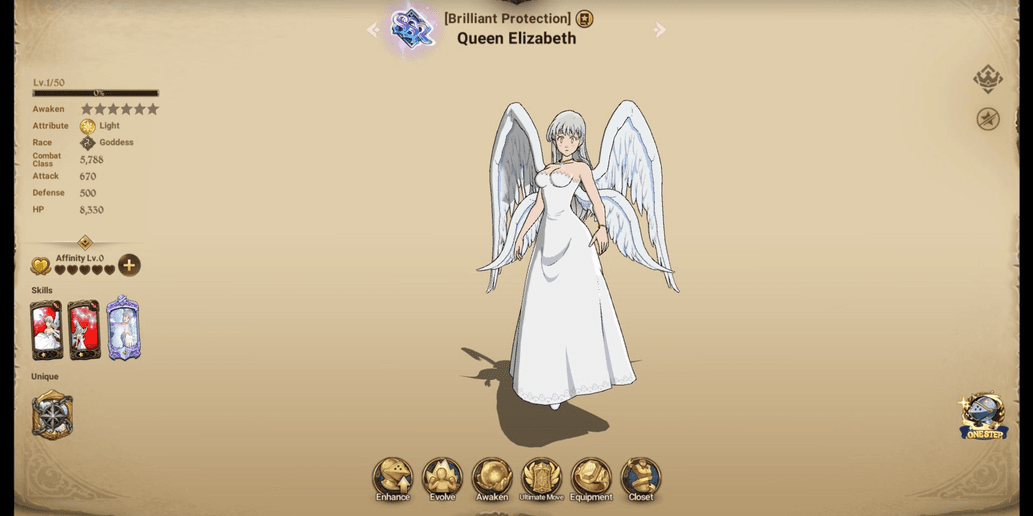Open the Closet for costumes
Image resolution: width=1033 pixels, height=516 pixels.
pyautogui.click(x=641, y=478)
